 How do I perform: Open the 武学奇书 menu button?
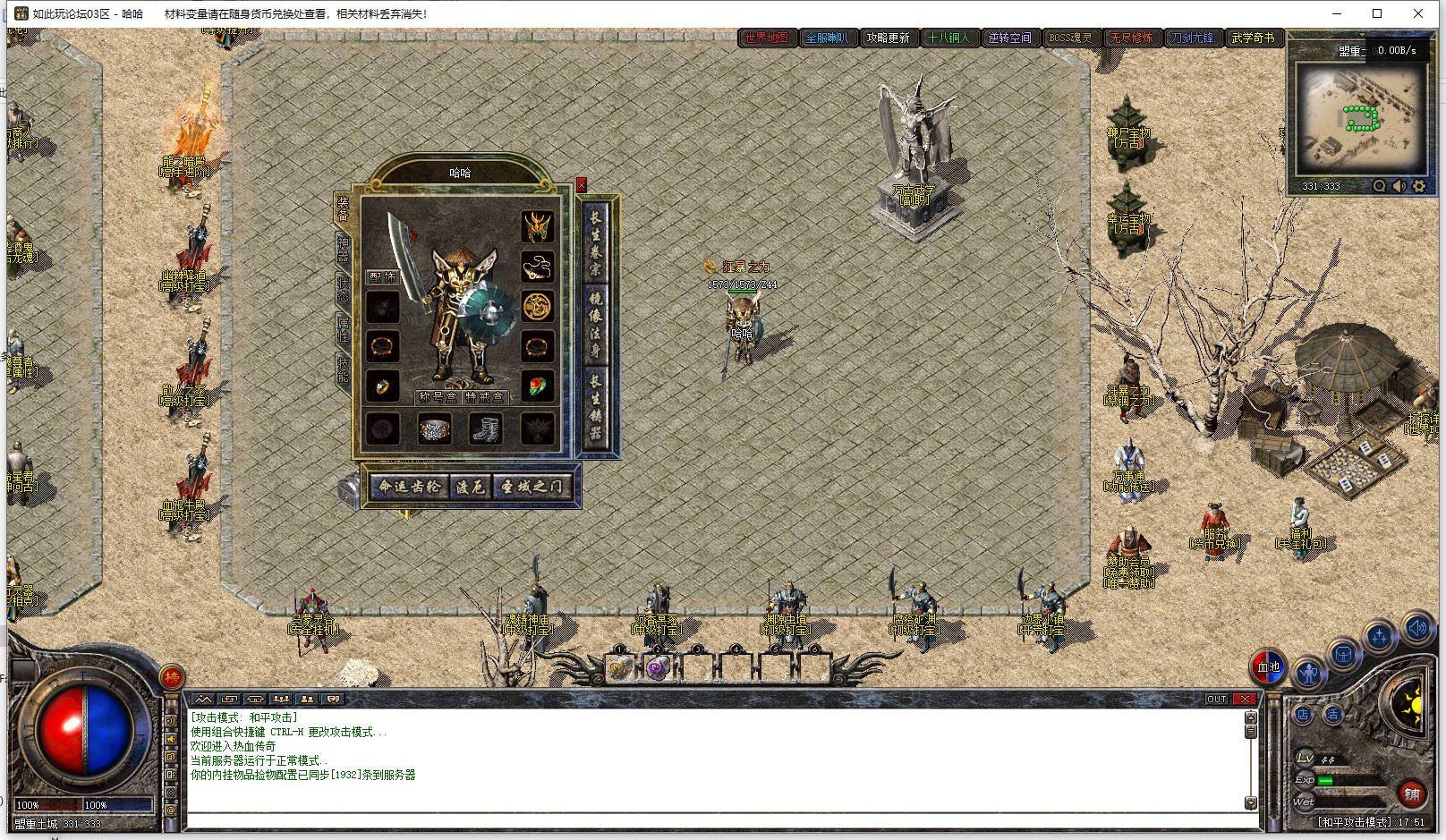tap(1253, 38)
